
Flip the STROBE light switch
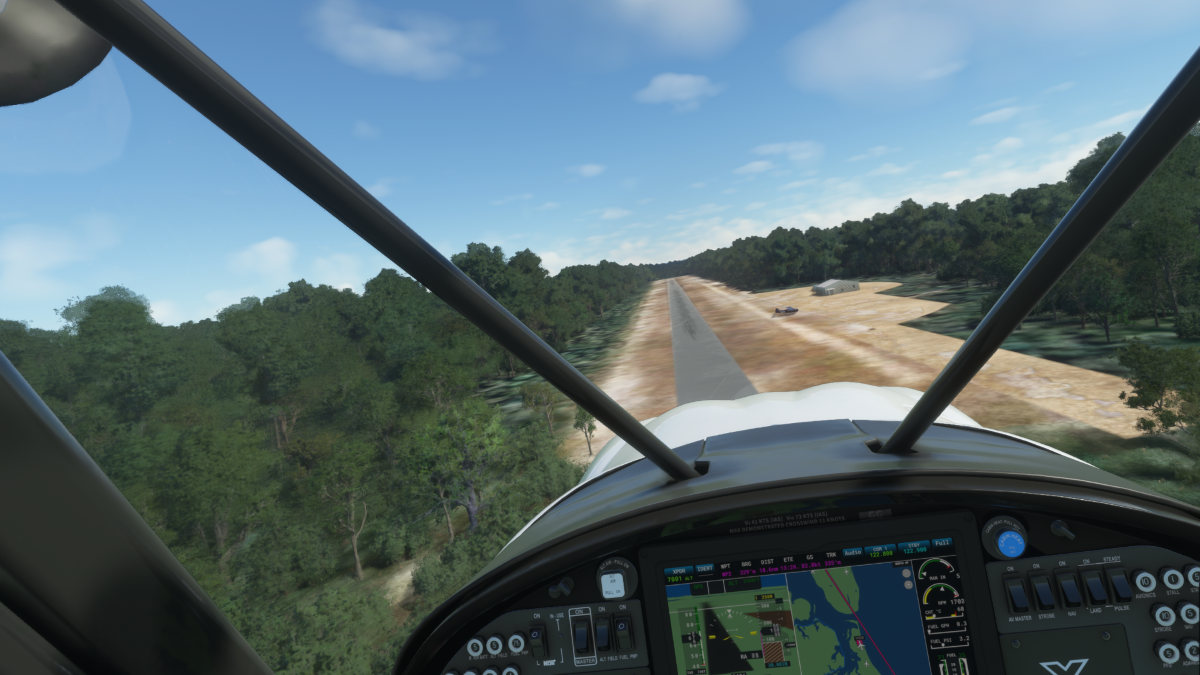pos(1044,592)
